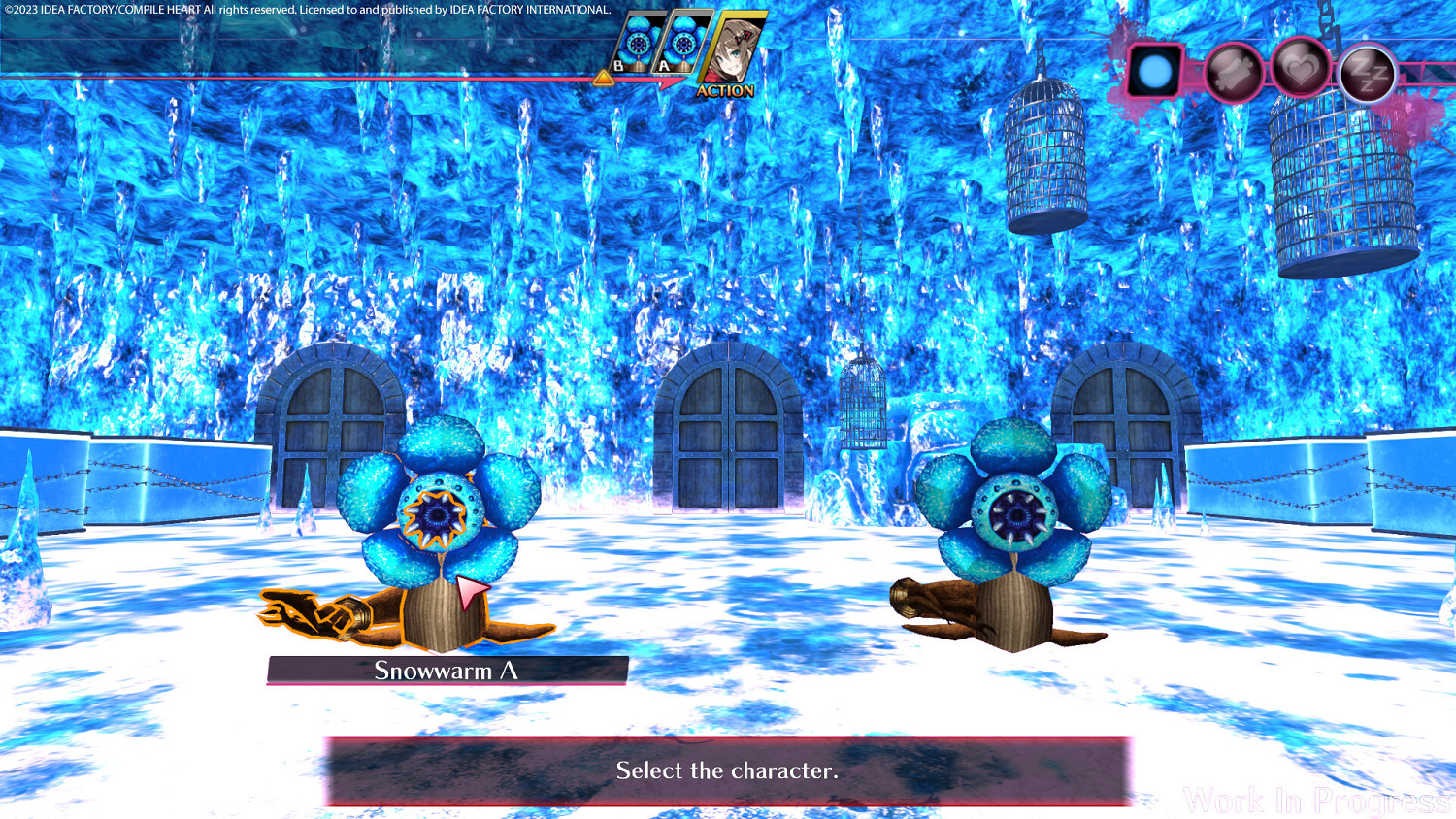This screenshot has width=1456, height=819.
Task: Click the sleep Zzz status icon
Action: click(1367, 70)
